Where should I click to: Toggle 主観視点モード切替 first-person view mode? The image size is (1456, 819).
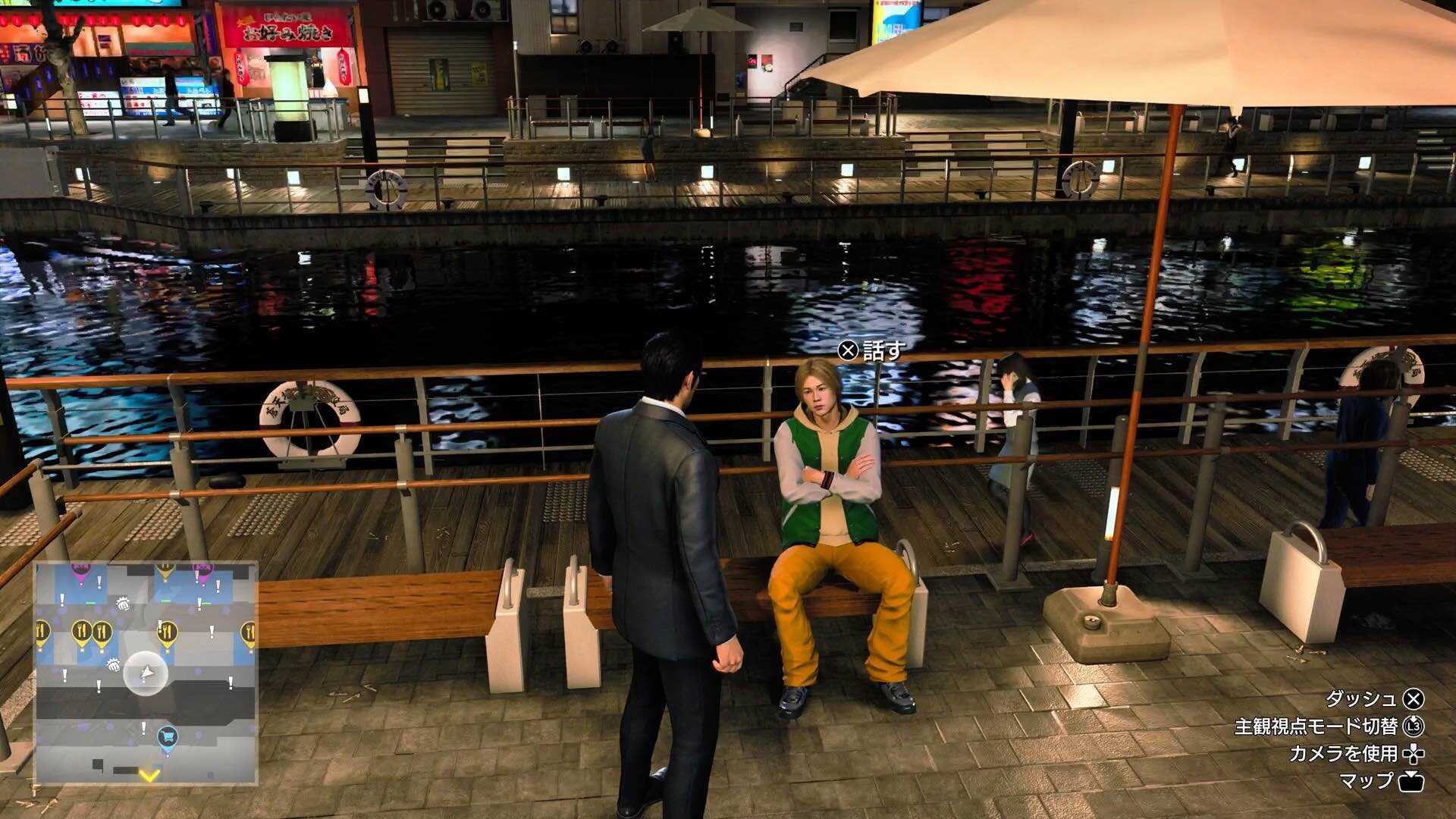coord(1317,726)
